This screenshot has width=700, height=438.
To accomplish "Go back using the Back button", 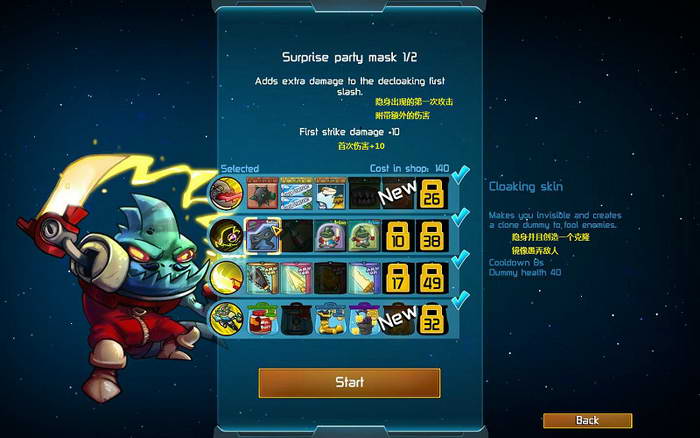I will (x=587, y=420).
